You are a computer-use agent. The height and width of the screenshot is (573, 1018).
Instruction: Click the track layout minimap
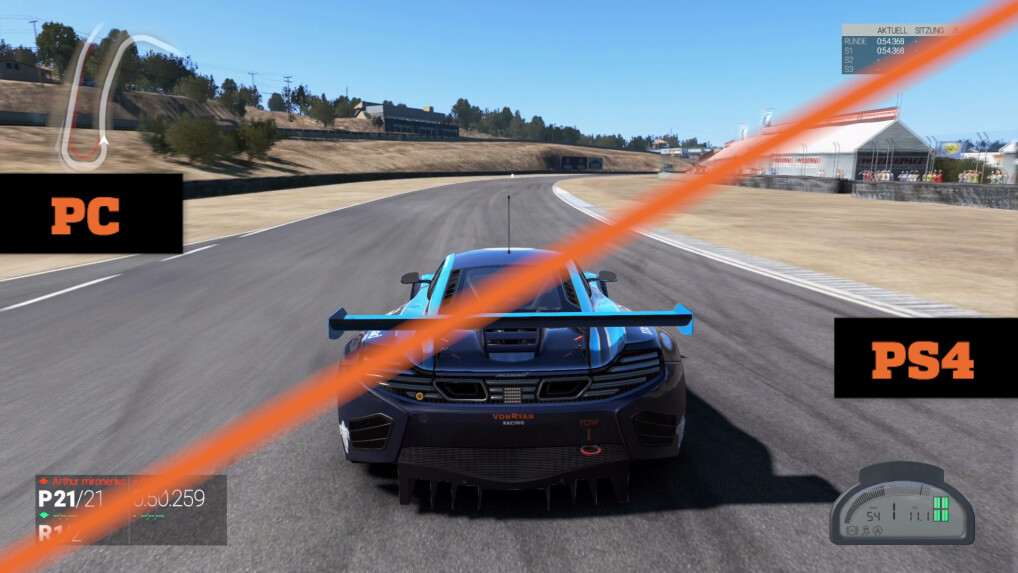108,96
